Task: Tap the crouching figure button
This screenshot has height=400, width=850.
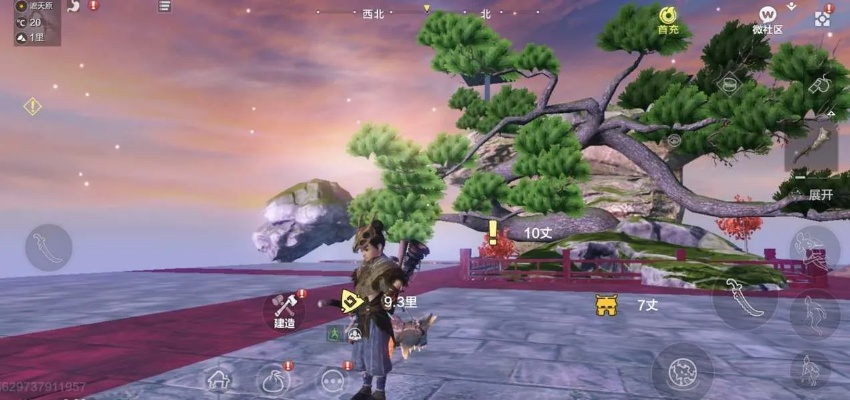Action: pos(809,369)
